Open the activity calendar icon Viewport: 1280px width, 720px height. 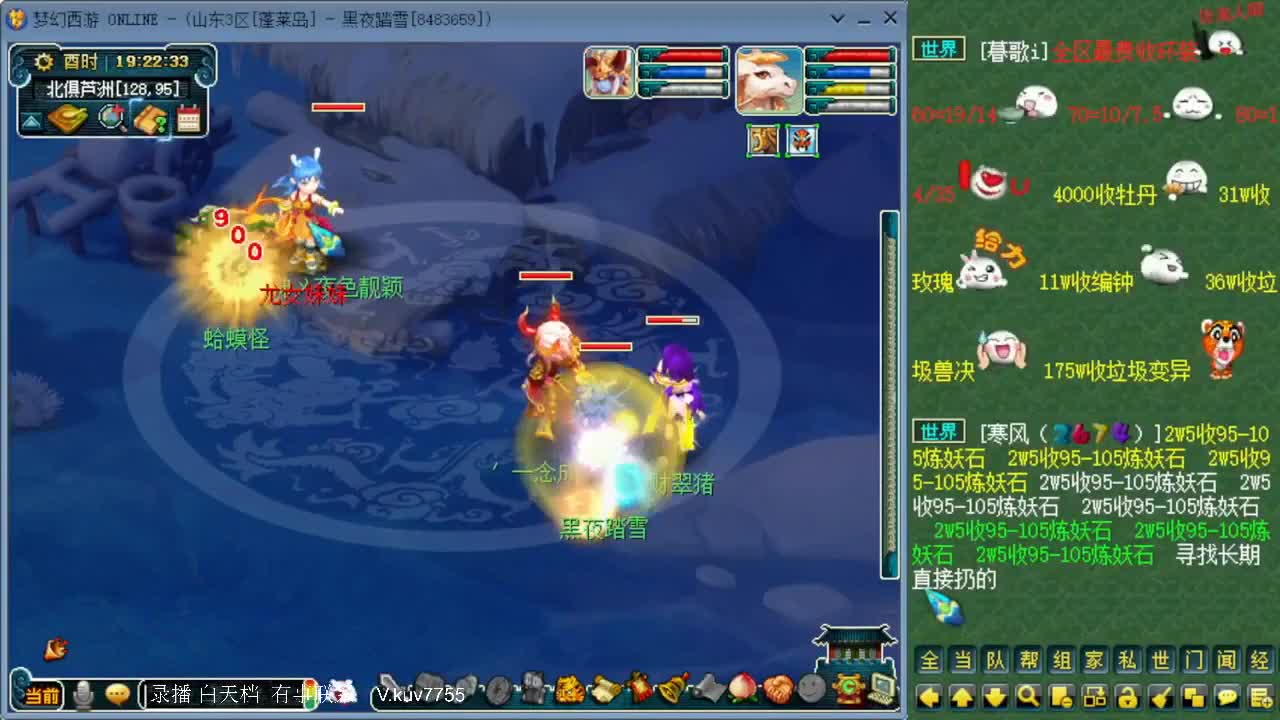[x=187, y=118]
